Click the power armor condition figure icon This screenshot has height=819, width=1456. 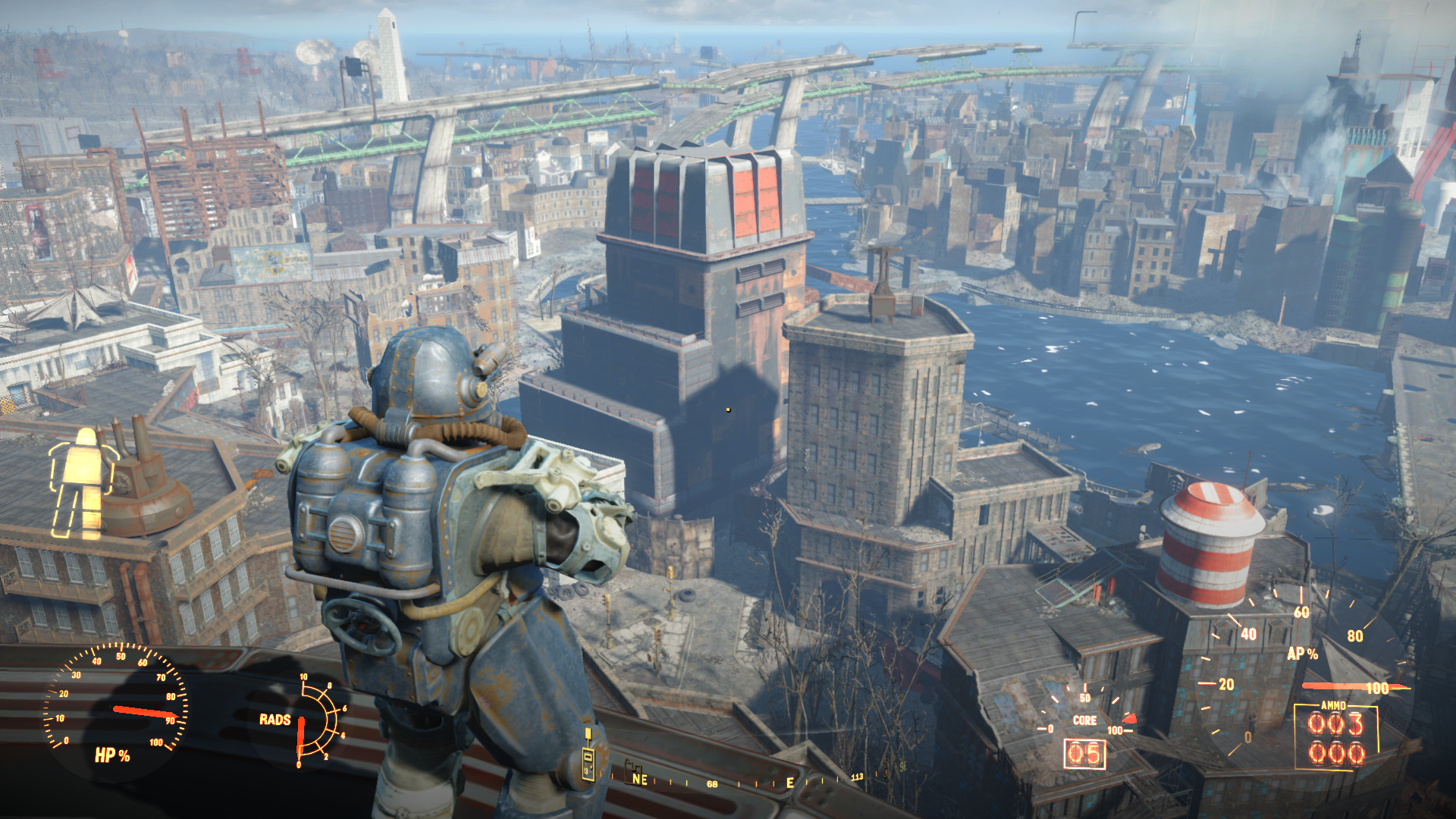[x=83, y=483]
